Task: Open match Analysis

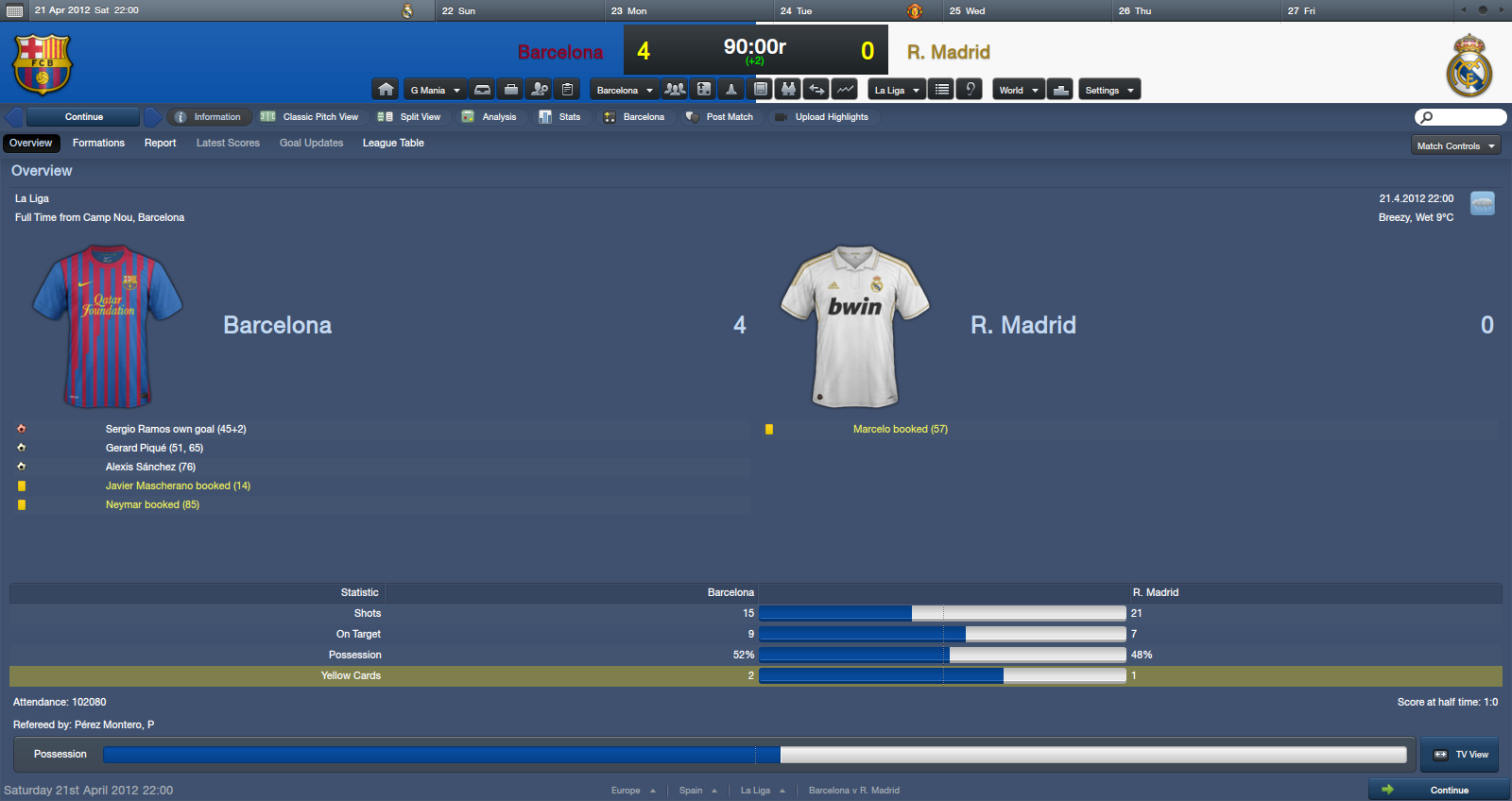Action: [490, 117]
